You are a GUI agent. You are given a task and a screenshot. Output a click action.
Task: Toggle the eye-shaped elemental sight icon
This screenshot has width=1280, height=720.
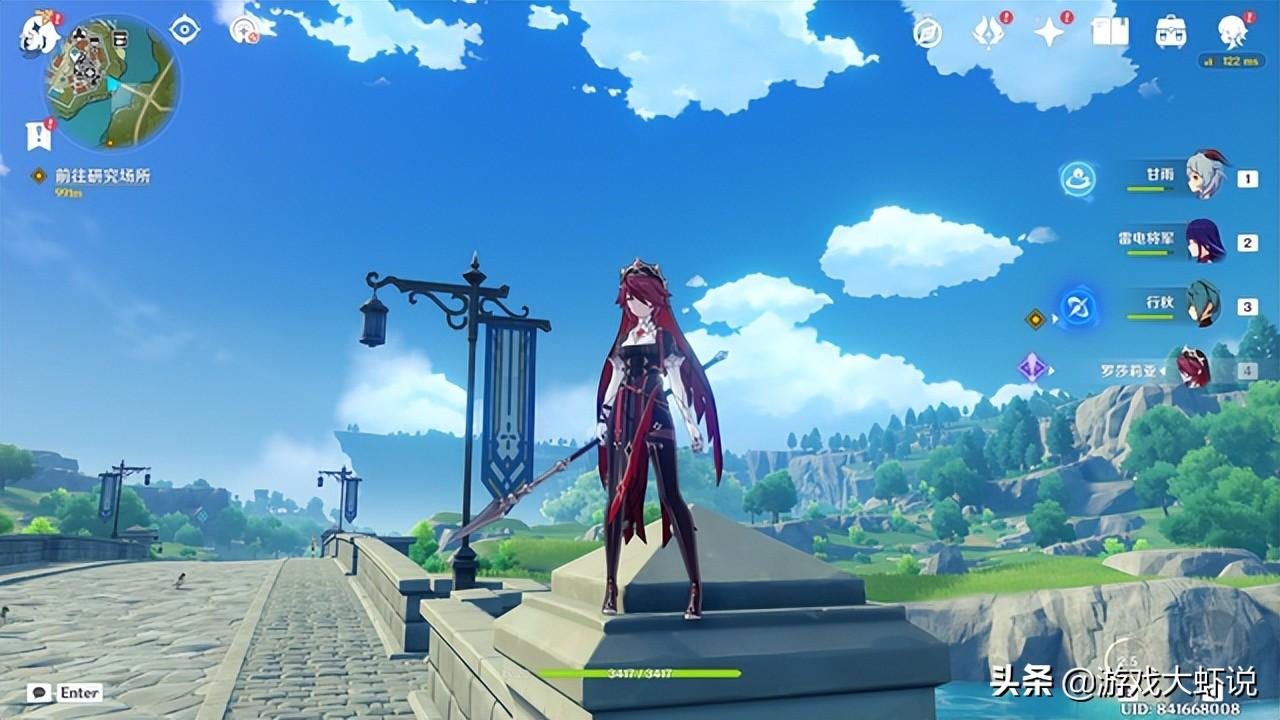pos(185,30)
